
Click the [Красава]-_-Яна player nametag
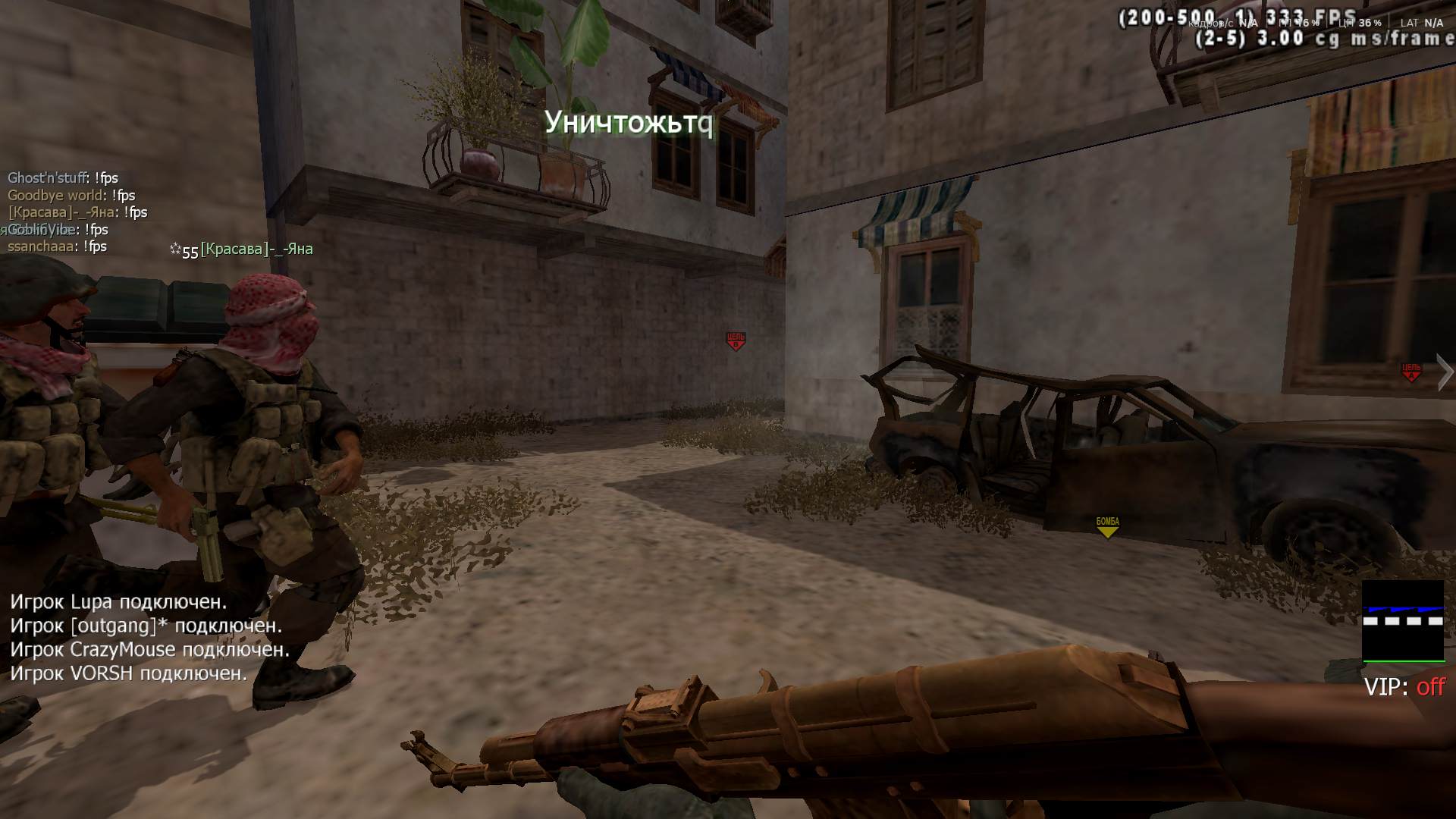pyautogui.click(x=256, y=249)
